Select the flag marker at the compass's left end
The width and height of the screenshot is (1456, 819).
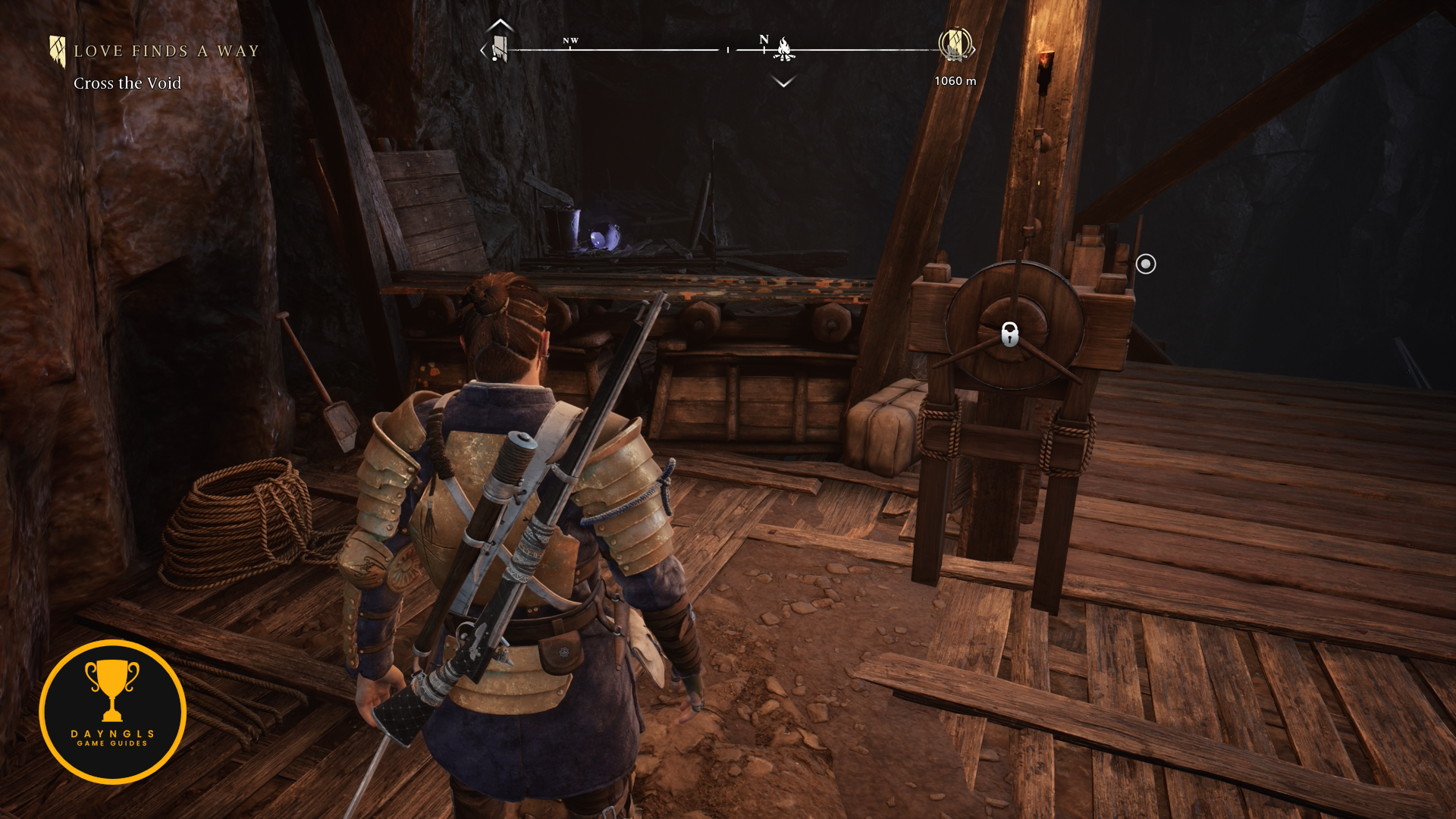coord(499,49)
